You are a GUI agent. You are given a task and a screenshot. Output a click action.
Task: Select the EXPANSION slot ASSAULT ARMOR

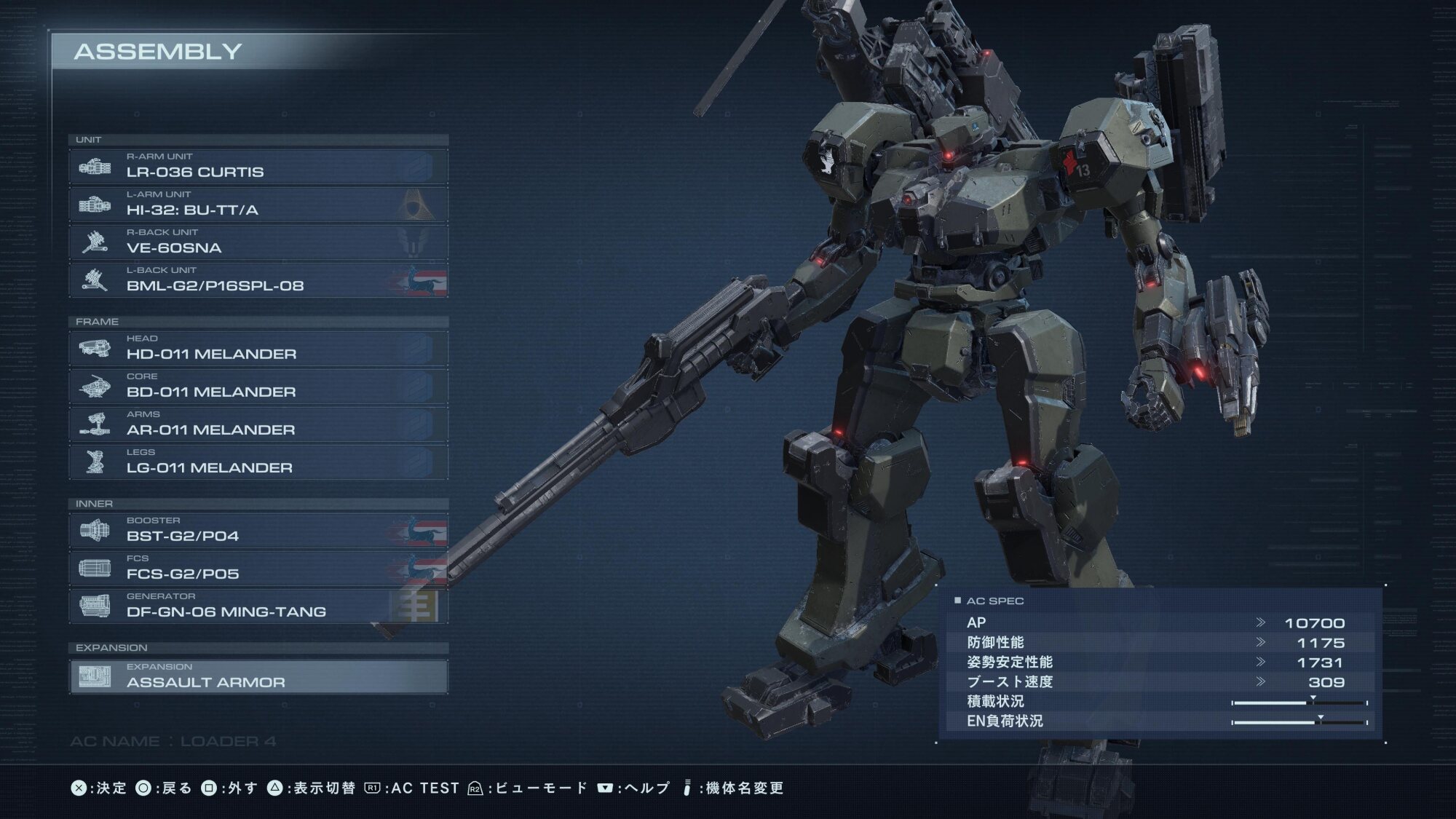(258, 676)
